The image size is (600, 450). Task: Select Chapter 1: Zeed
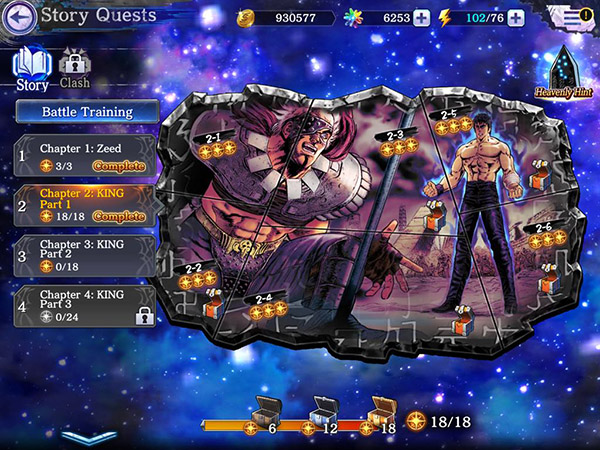pyautogui.click(x=86, y=156)
